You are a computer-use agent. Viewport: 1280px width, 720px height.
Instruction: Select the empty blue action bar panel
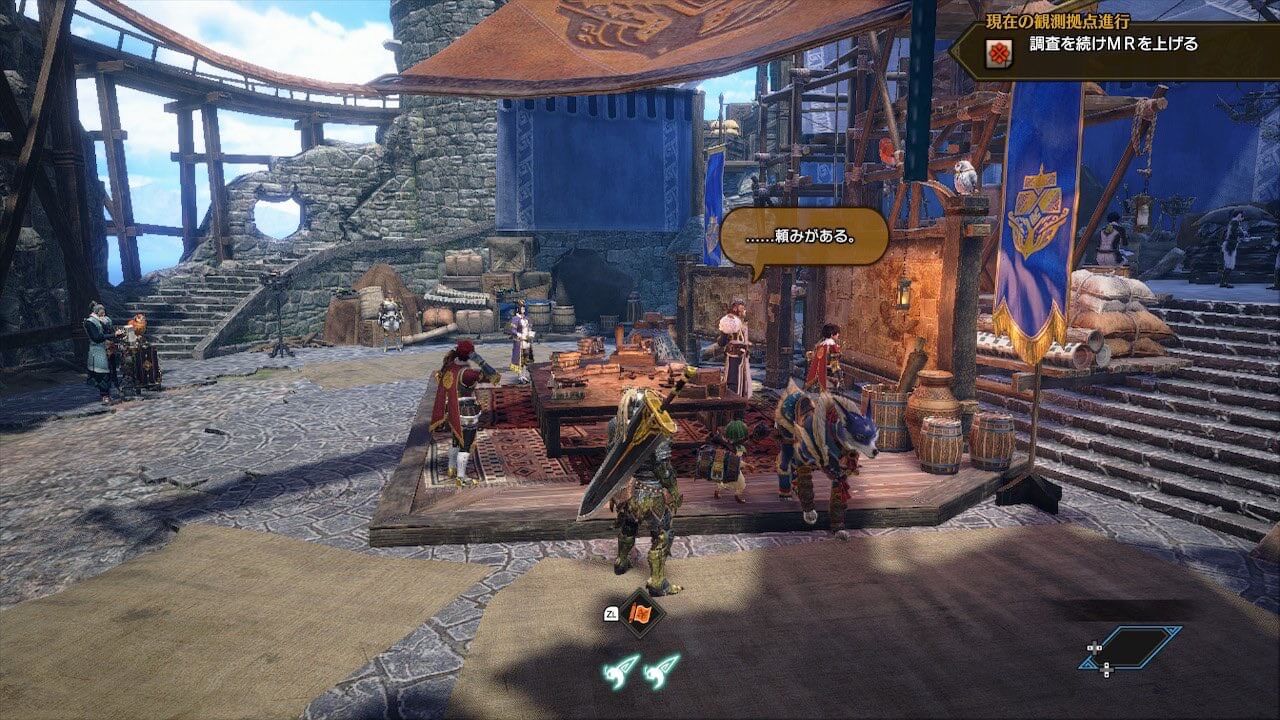click(x=1131, y=647)
